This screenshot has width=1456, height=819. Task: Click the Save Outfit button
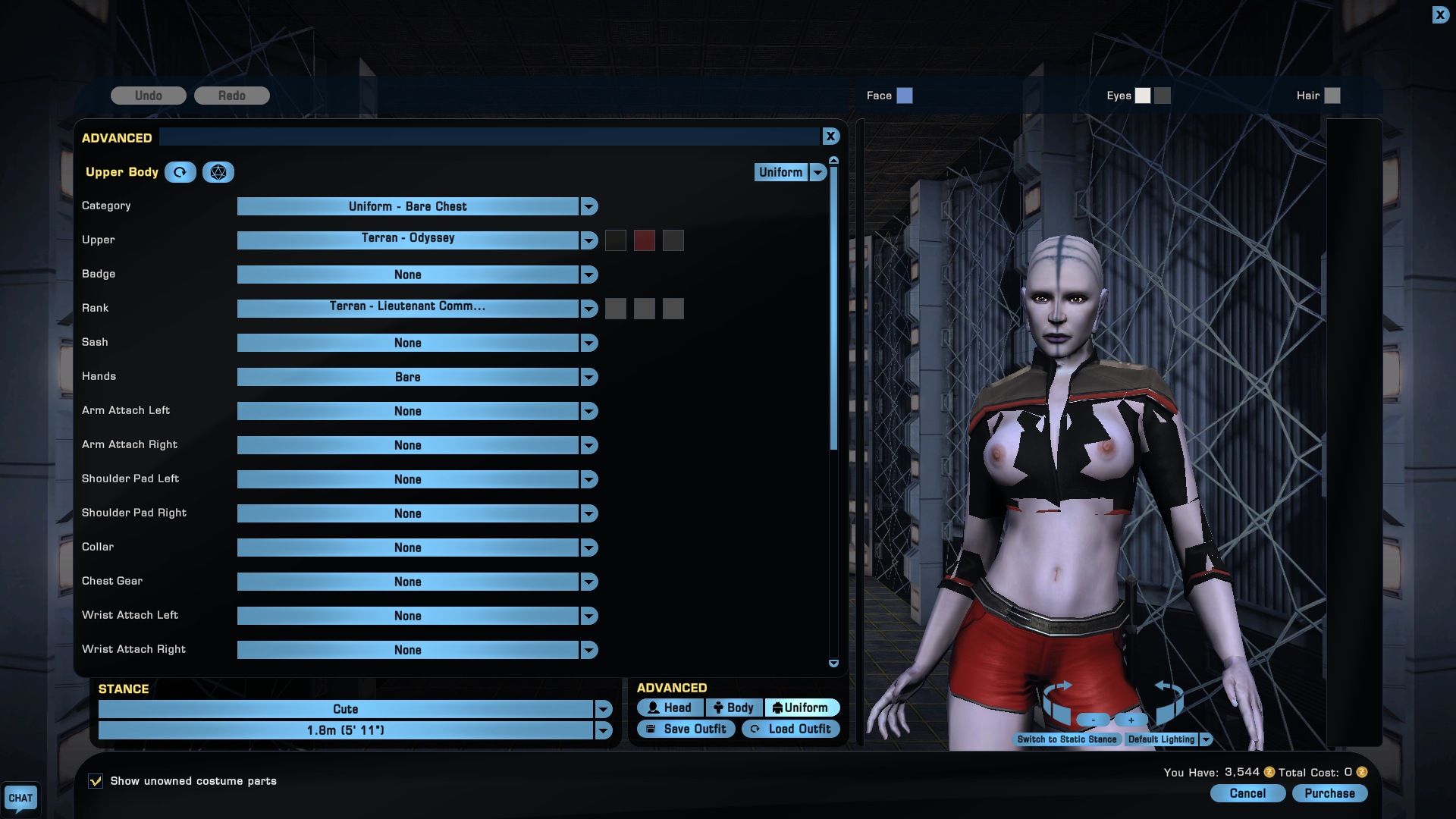(x=686, y=729)
